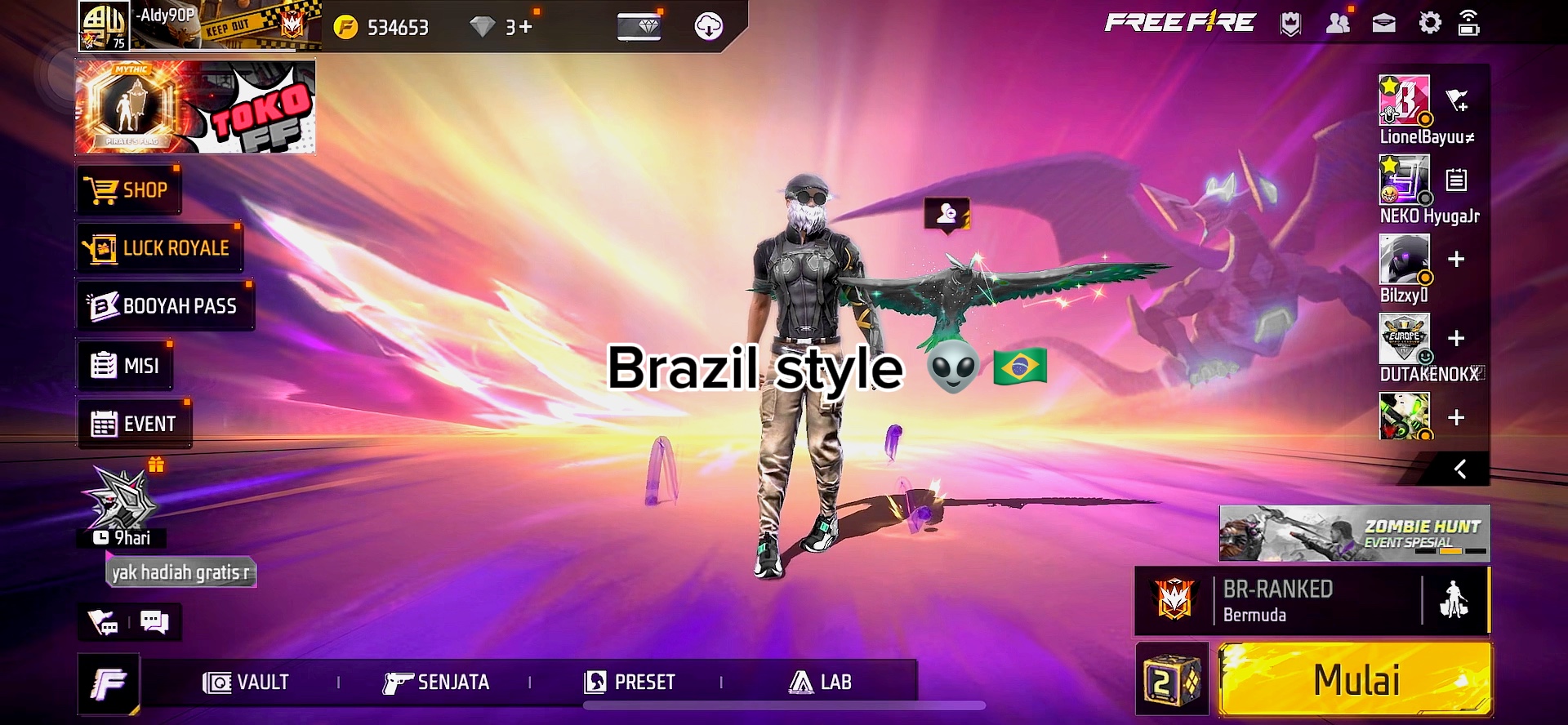Open the EVENT menu

click(x=135, y=424)
